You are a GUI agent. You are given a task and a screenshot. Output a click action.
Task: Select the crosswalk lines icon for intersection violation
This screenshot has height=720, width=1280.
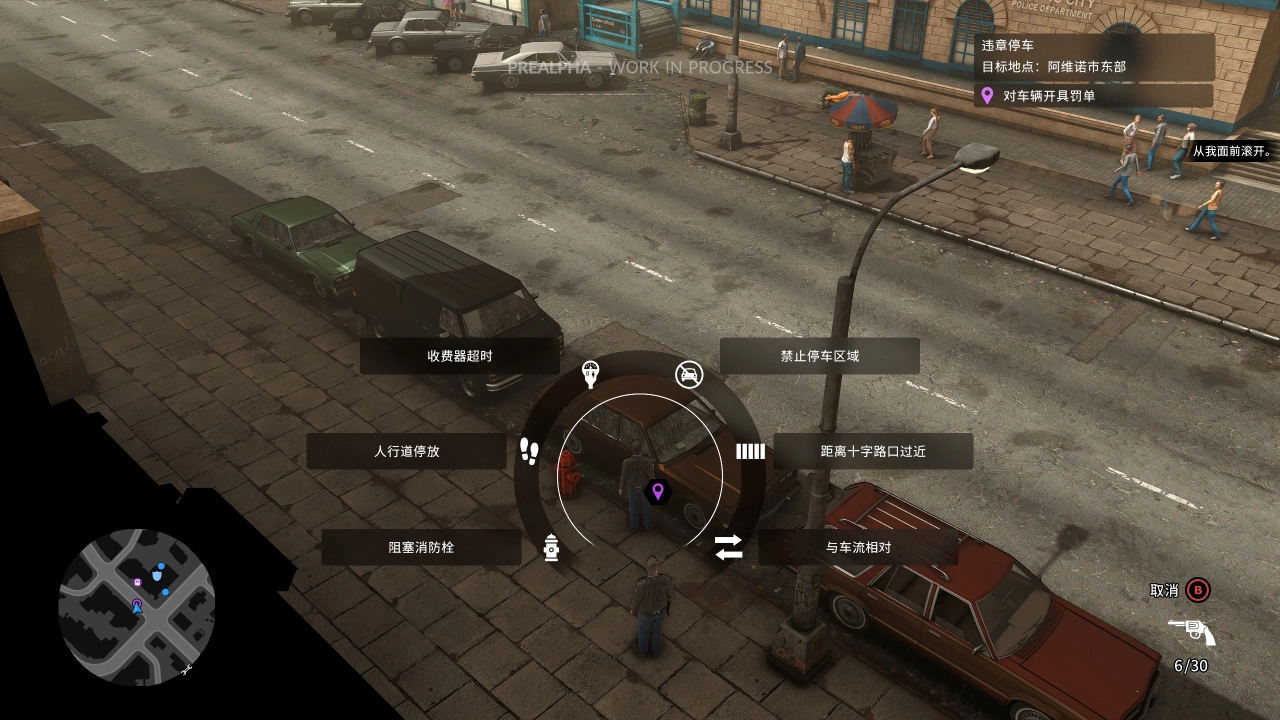pyautogui.click(x=749, y=452)
